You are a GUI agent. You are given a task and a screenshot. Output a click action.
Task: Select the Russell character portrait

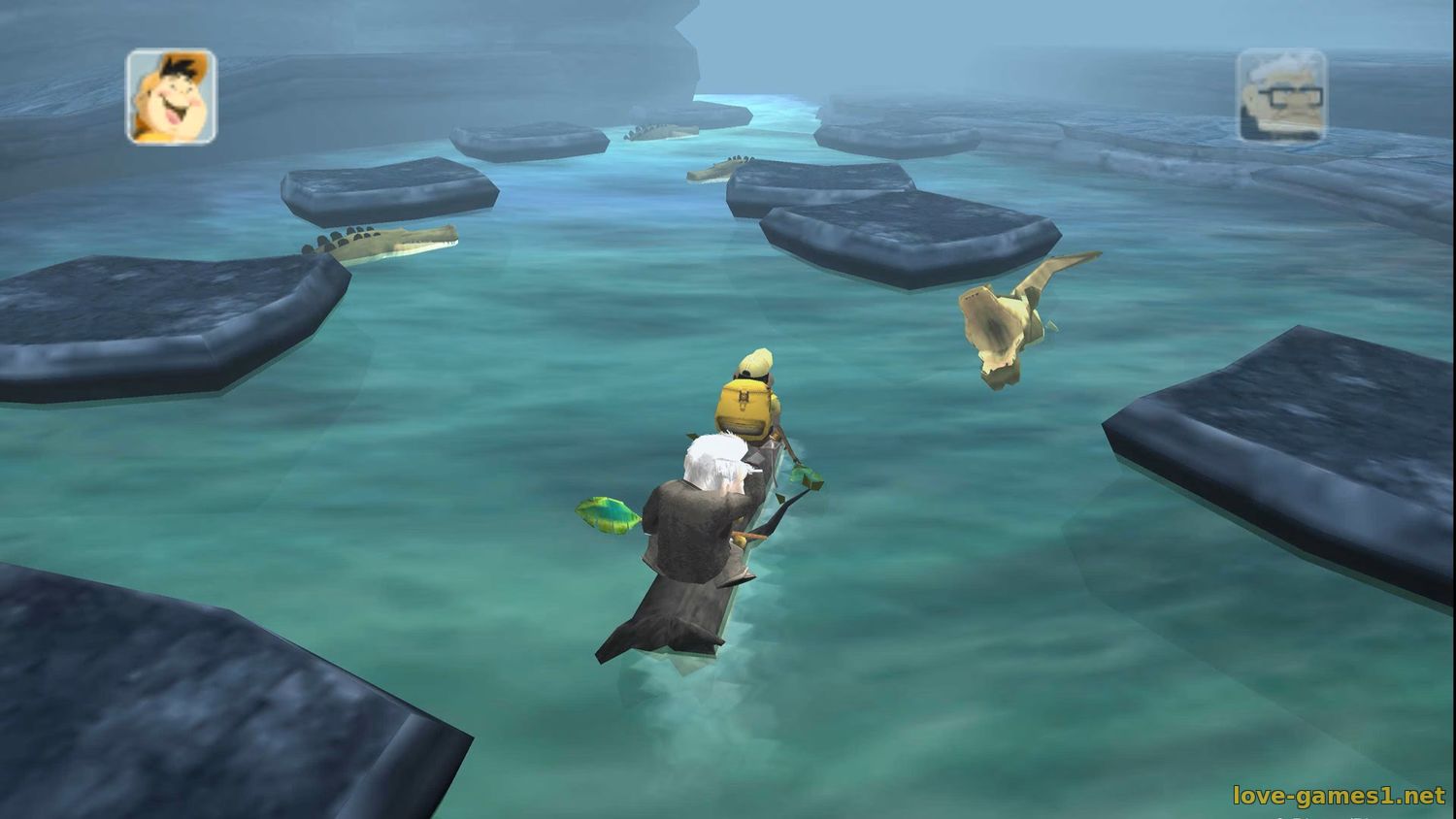171,97
